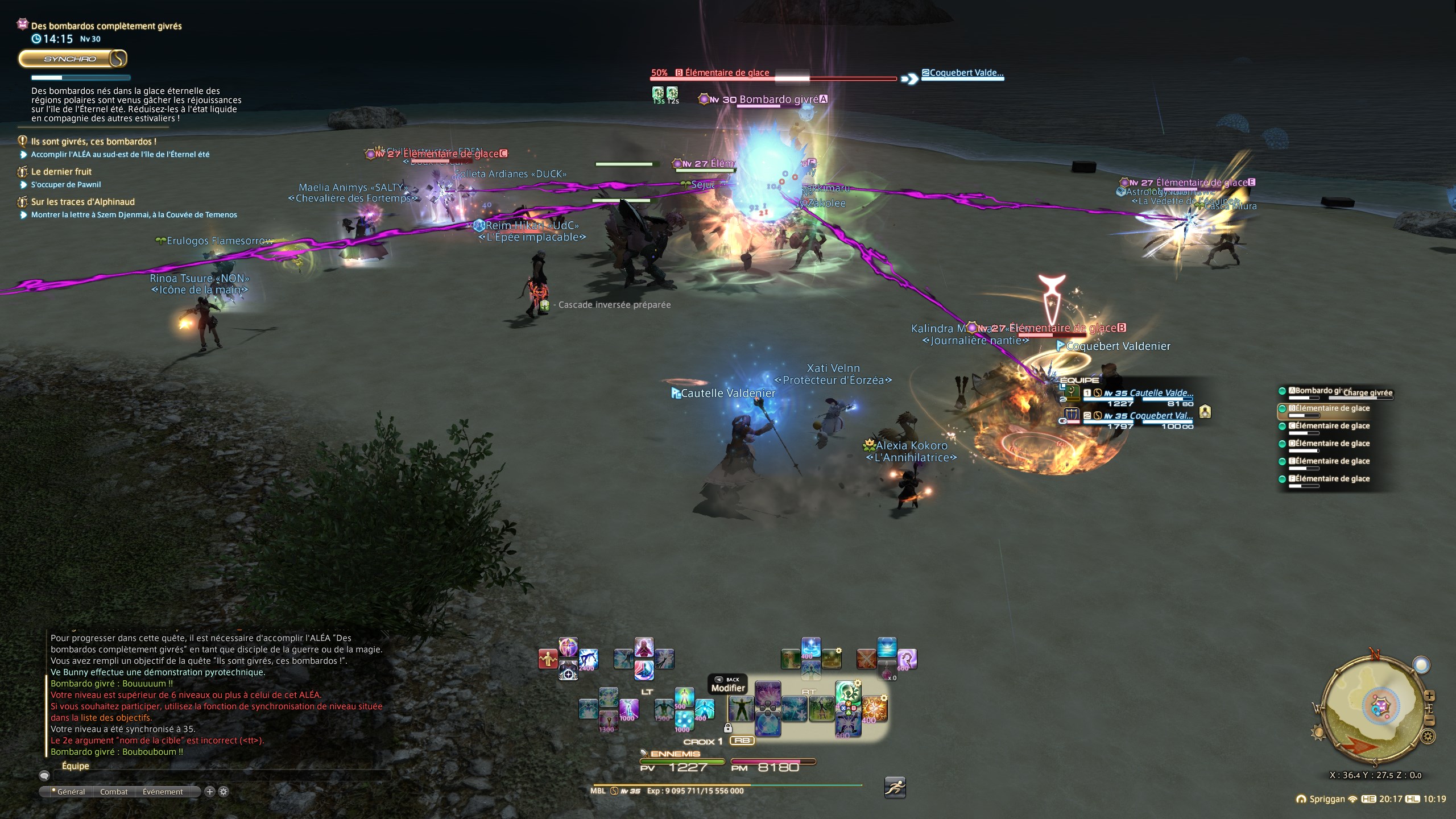Use the orange flower-burst ability
This screenshot has width=1456, height=819.
point(874,709)
